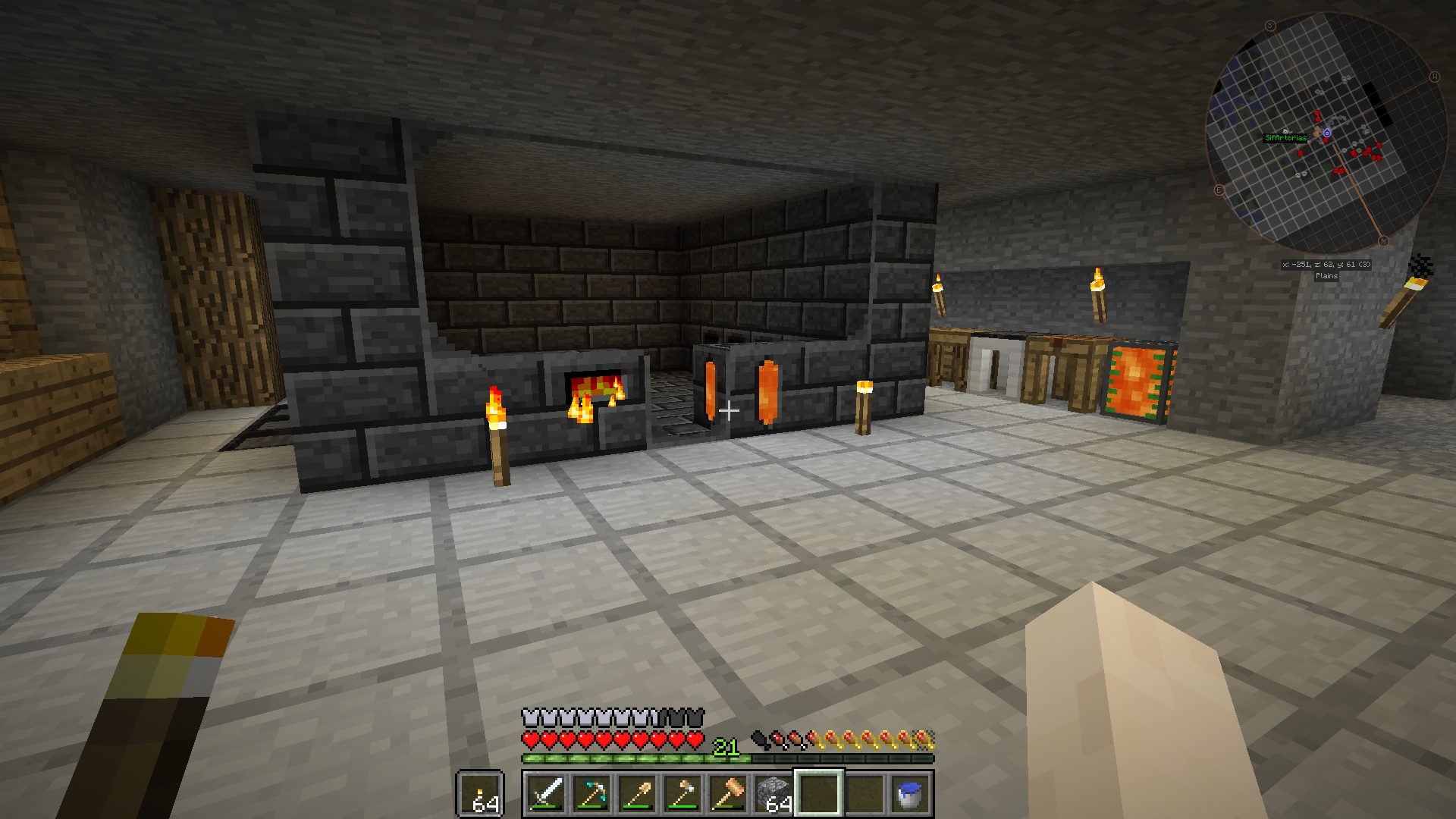Click the W compass marker on minimap
Viewport: 1456px width, 819px height.
point(1434,77)
